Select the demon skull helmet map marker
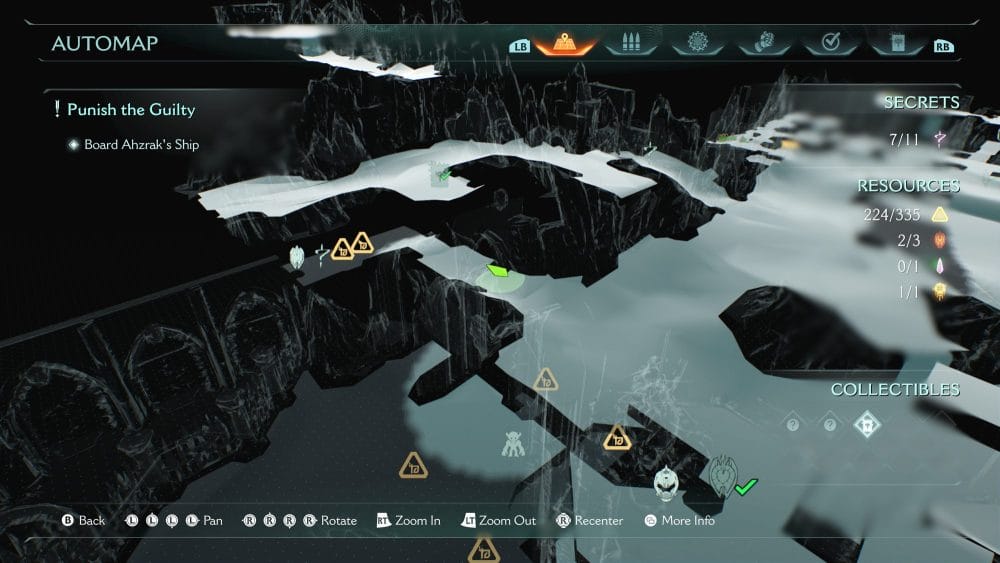Image resolution: width=1000 pixels, height=563 pixels. pos(666,484)
